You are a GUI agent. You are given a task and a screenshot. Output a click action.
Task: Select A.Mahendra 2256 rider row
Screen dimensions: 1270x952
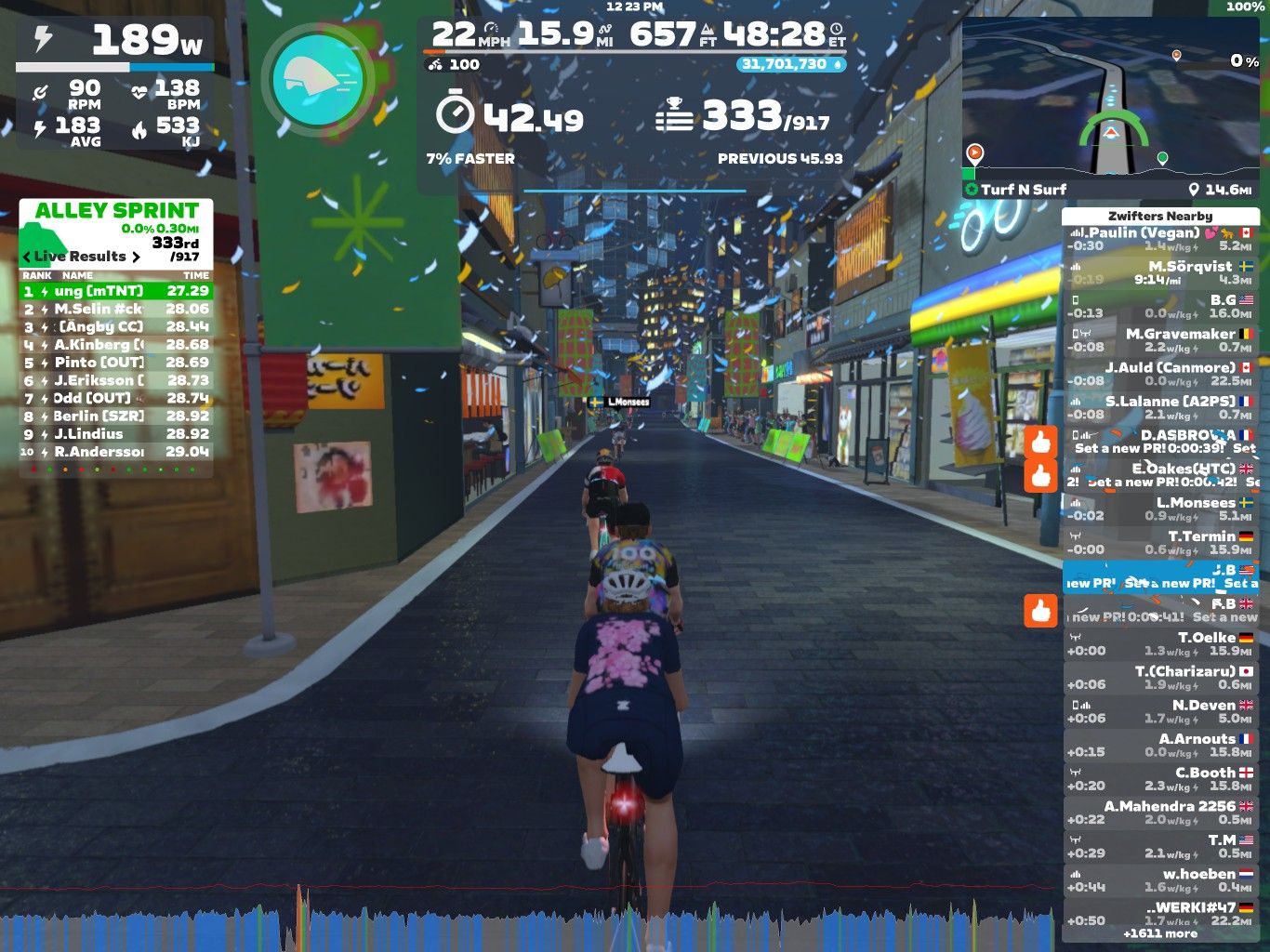click(x=1159, y=812)
